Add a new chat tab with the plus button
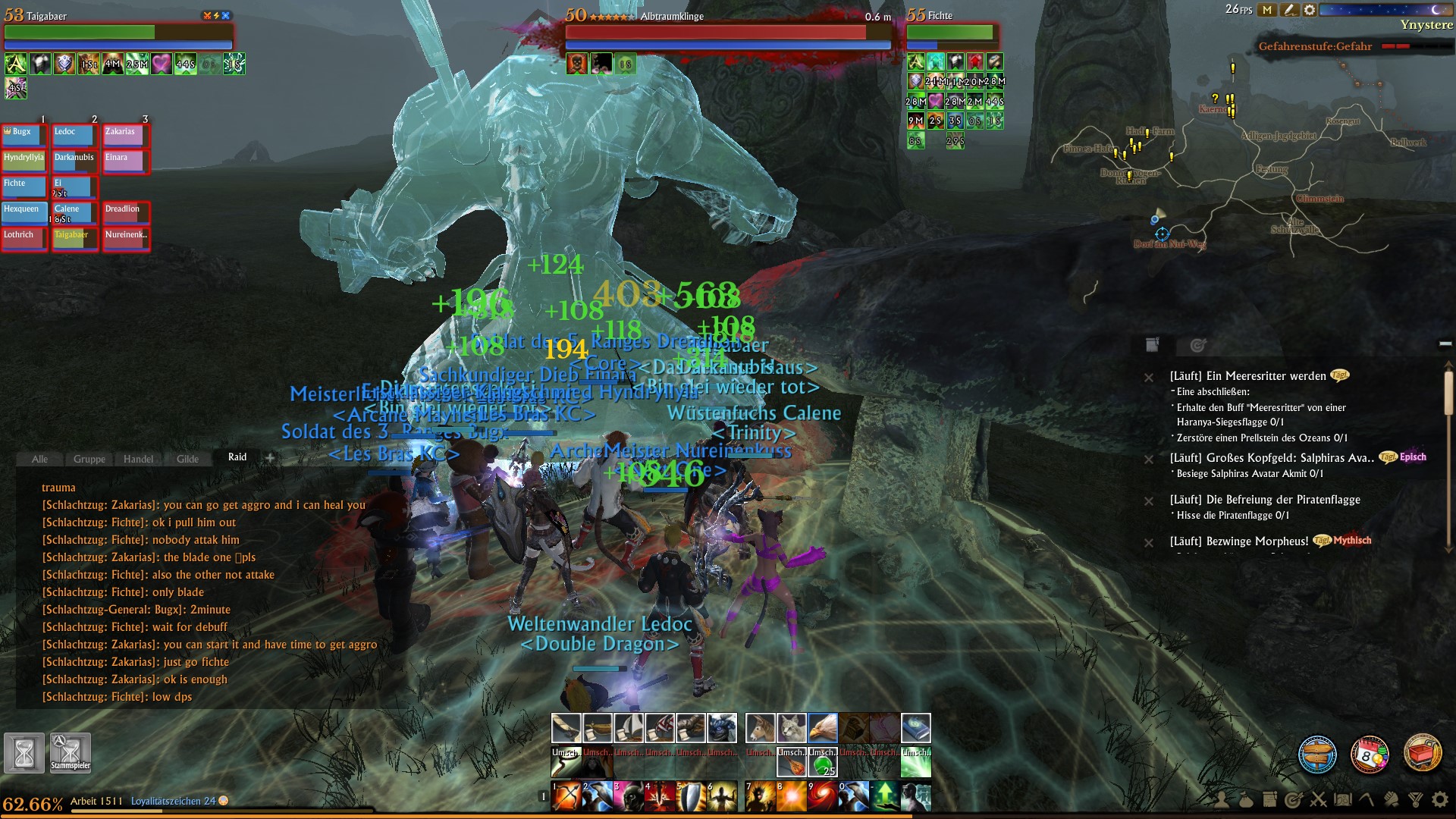The width and height of the screenshot is (1456, 819). (x=270, y=458)
